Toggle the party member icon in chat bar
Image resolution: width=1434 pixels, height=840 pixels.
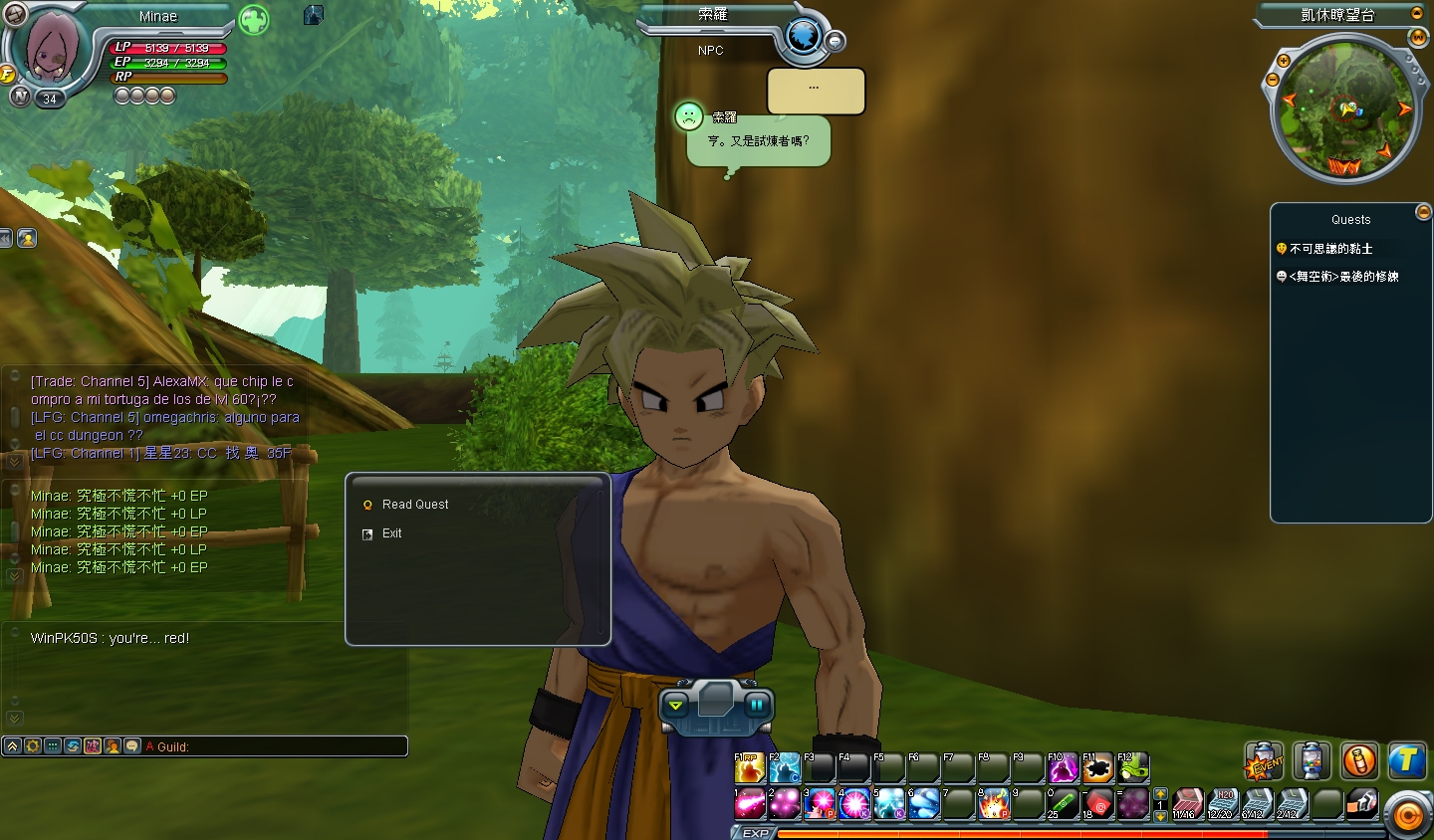[x=112, y=745]
